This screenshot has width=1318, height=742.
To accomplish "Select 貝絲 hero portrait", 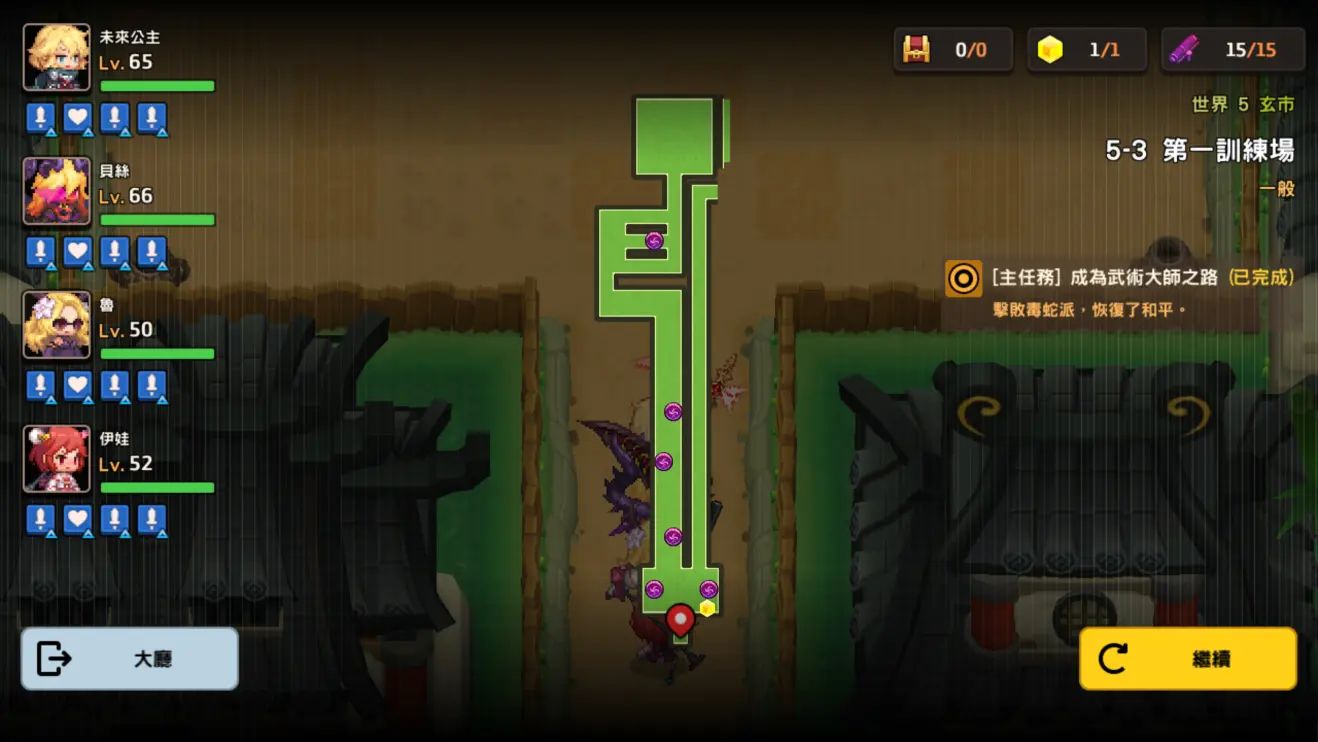I will (x=57, y=191).
